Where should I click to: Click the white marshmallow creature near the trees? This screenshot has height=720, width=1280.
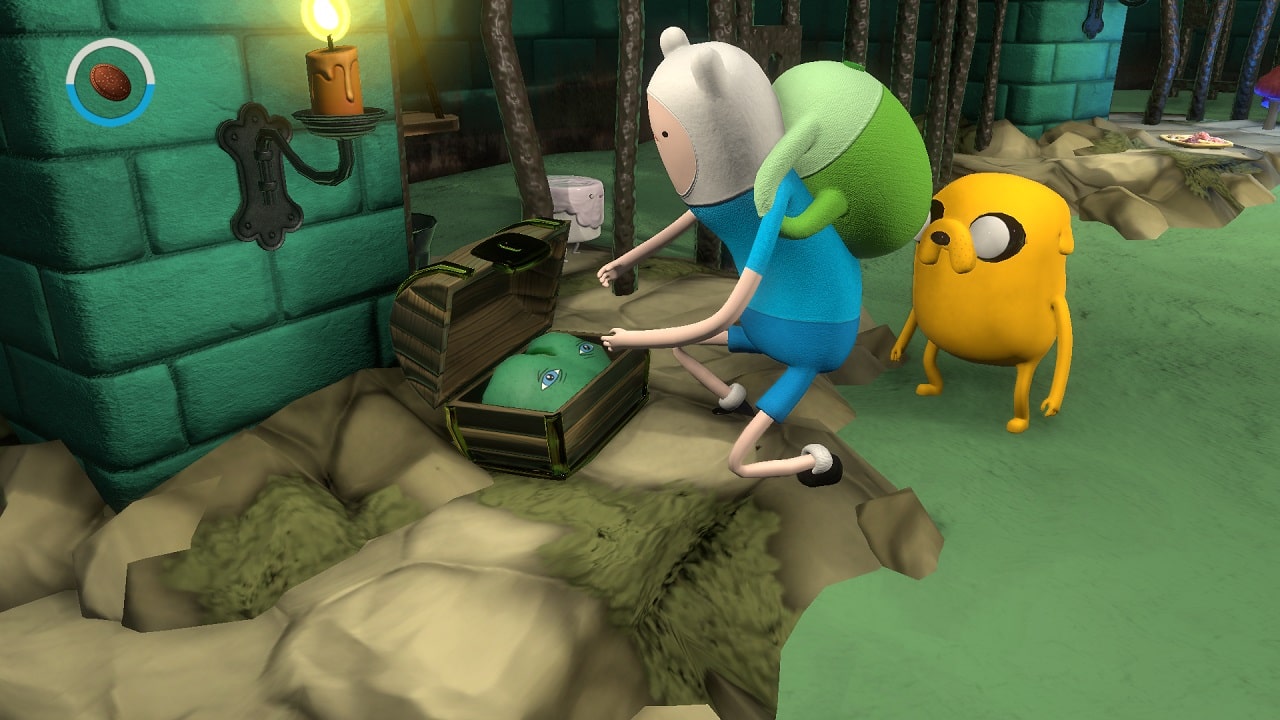click(x=578, y=205)
